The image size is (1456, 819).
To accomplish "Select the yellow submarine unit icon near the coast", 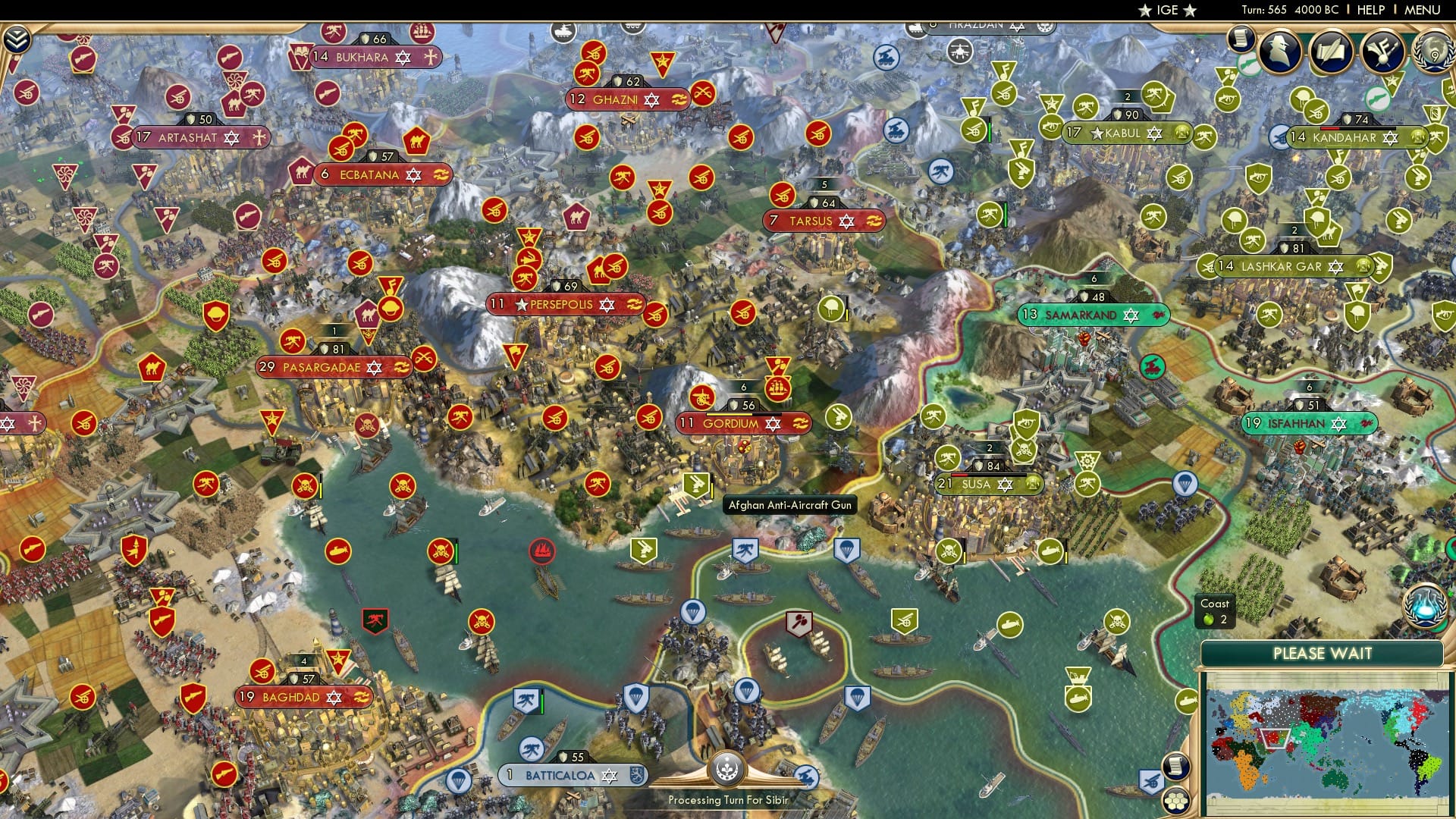I will (x=340, y=552).
